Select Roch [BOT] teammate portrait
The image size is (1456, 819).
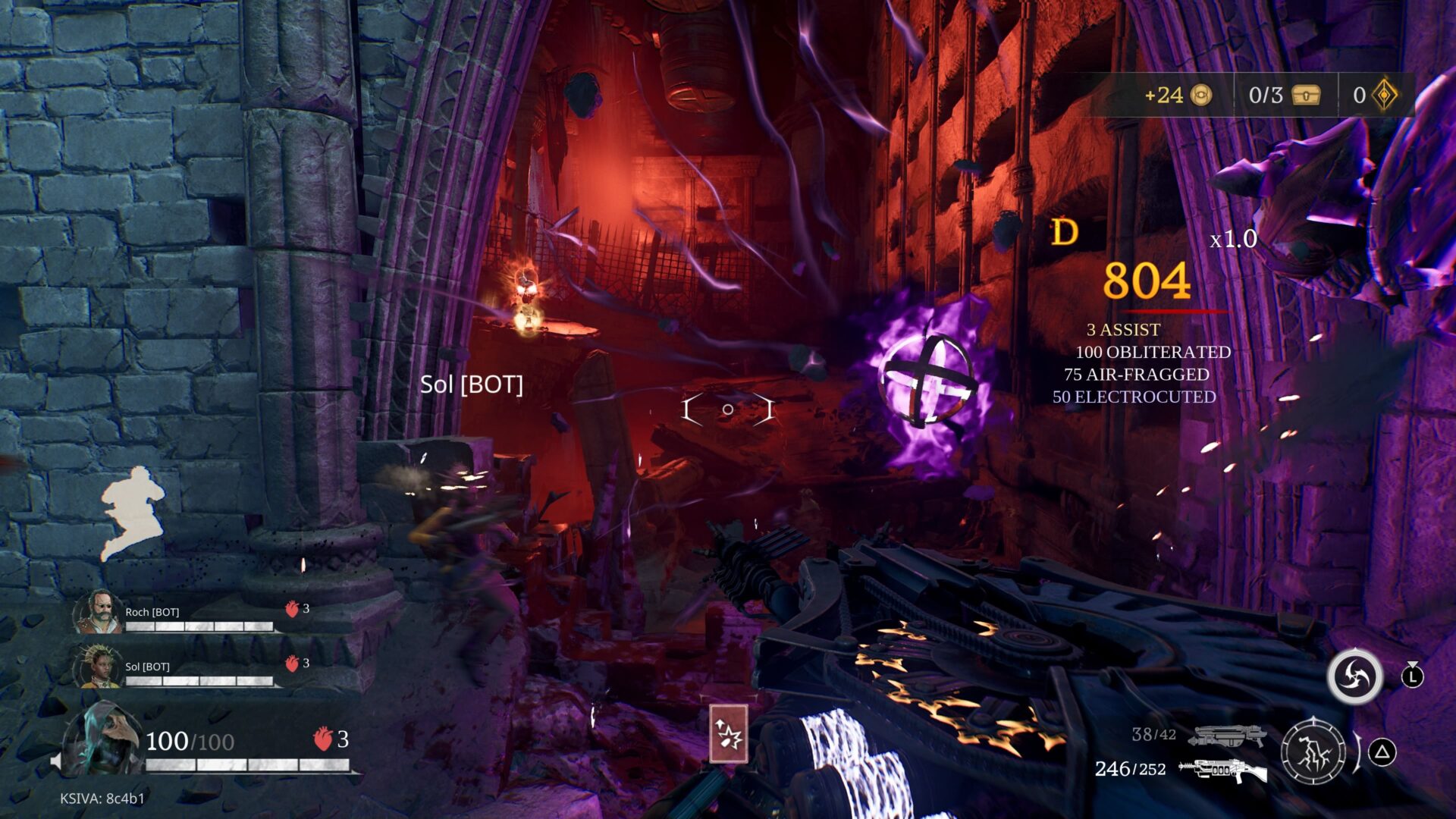[x=98, y=612]
